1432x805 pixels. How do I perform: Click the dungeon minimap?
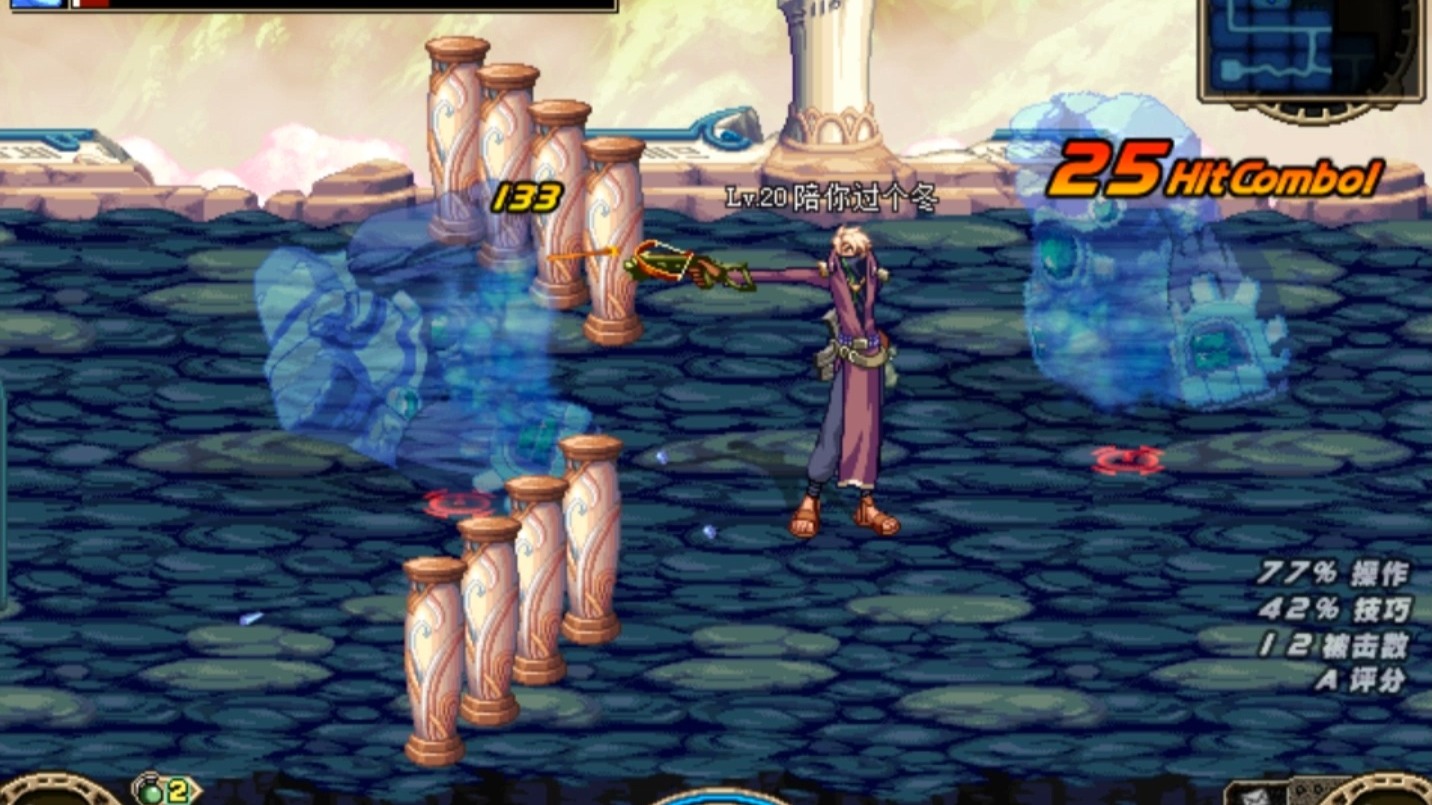(1310, 48)
